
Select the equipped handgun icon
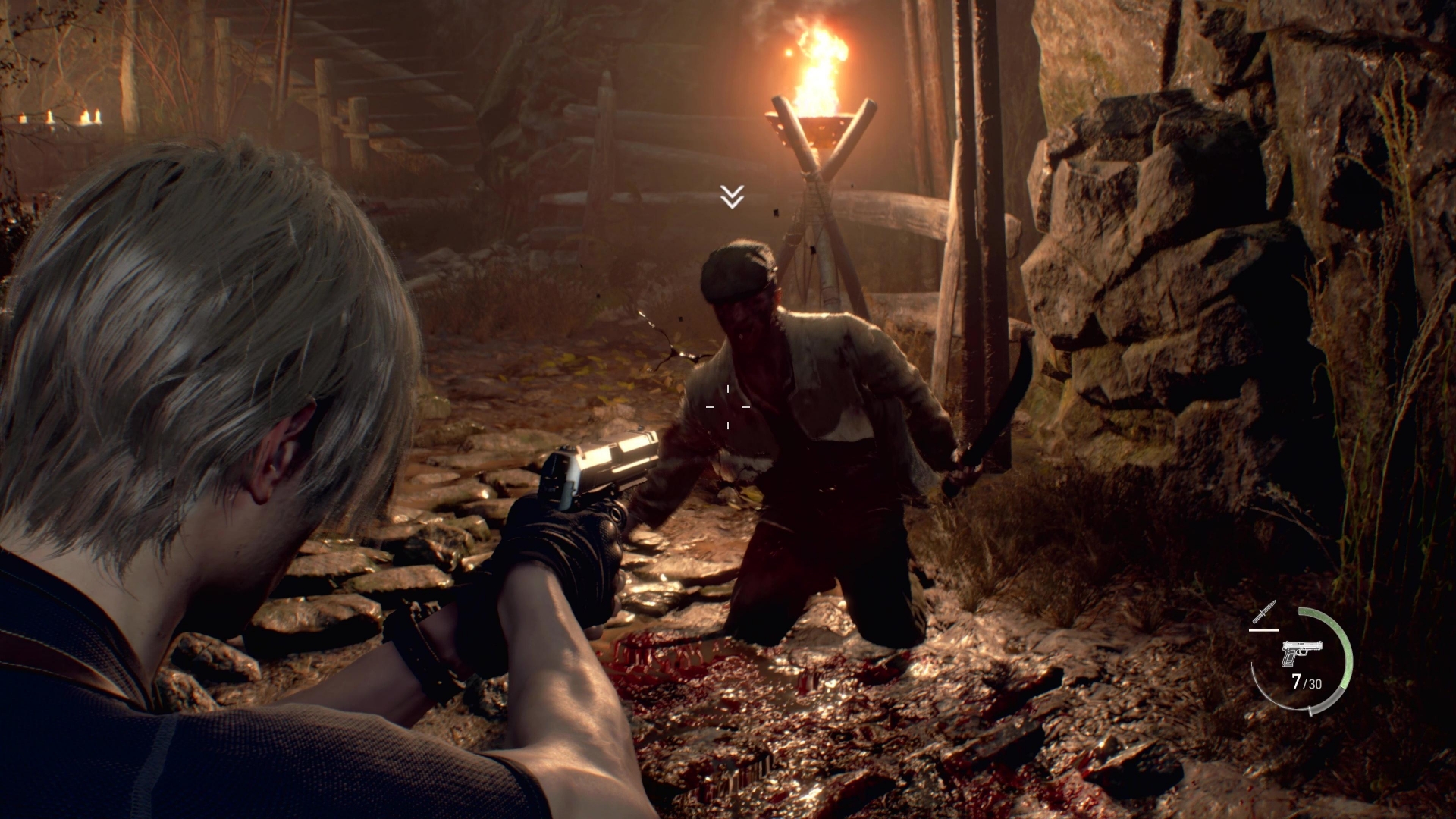click(1301, 651)
